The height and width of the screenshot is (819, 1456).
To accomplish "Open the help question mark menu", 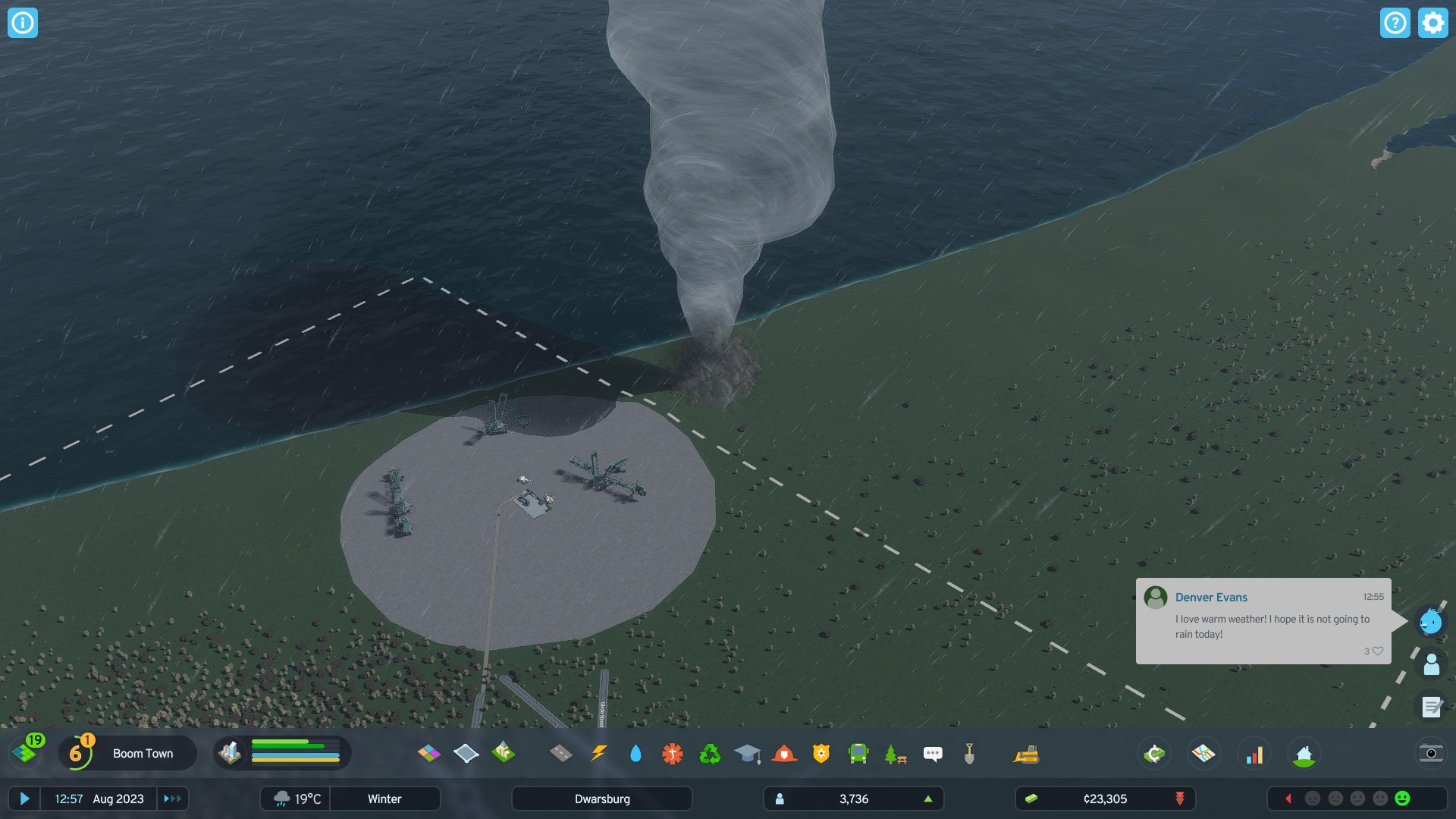I will [1395, 23].
